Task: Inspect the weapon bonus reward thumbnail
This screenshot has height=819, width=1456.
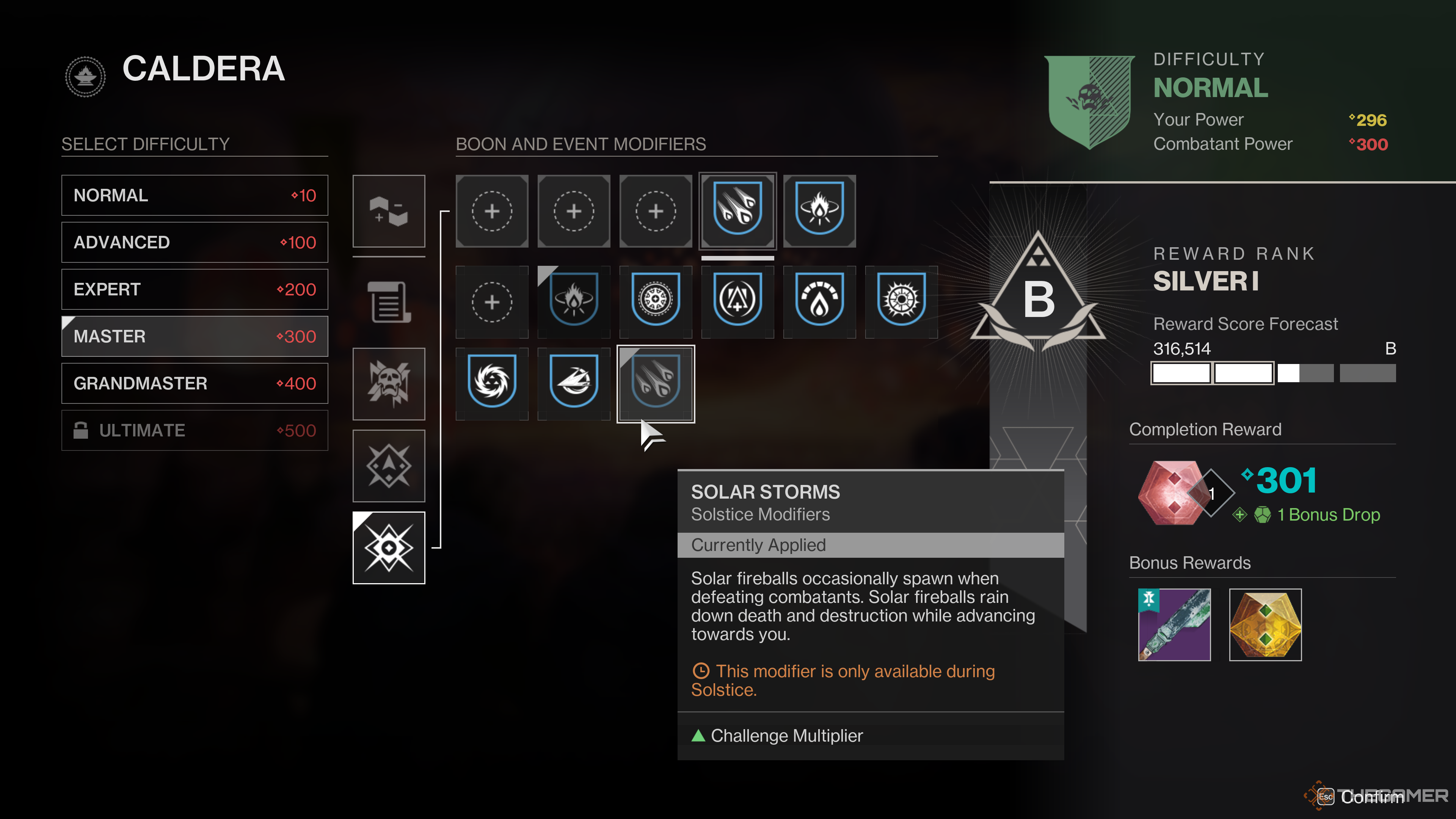Action: tap(1175, 624)
